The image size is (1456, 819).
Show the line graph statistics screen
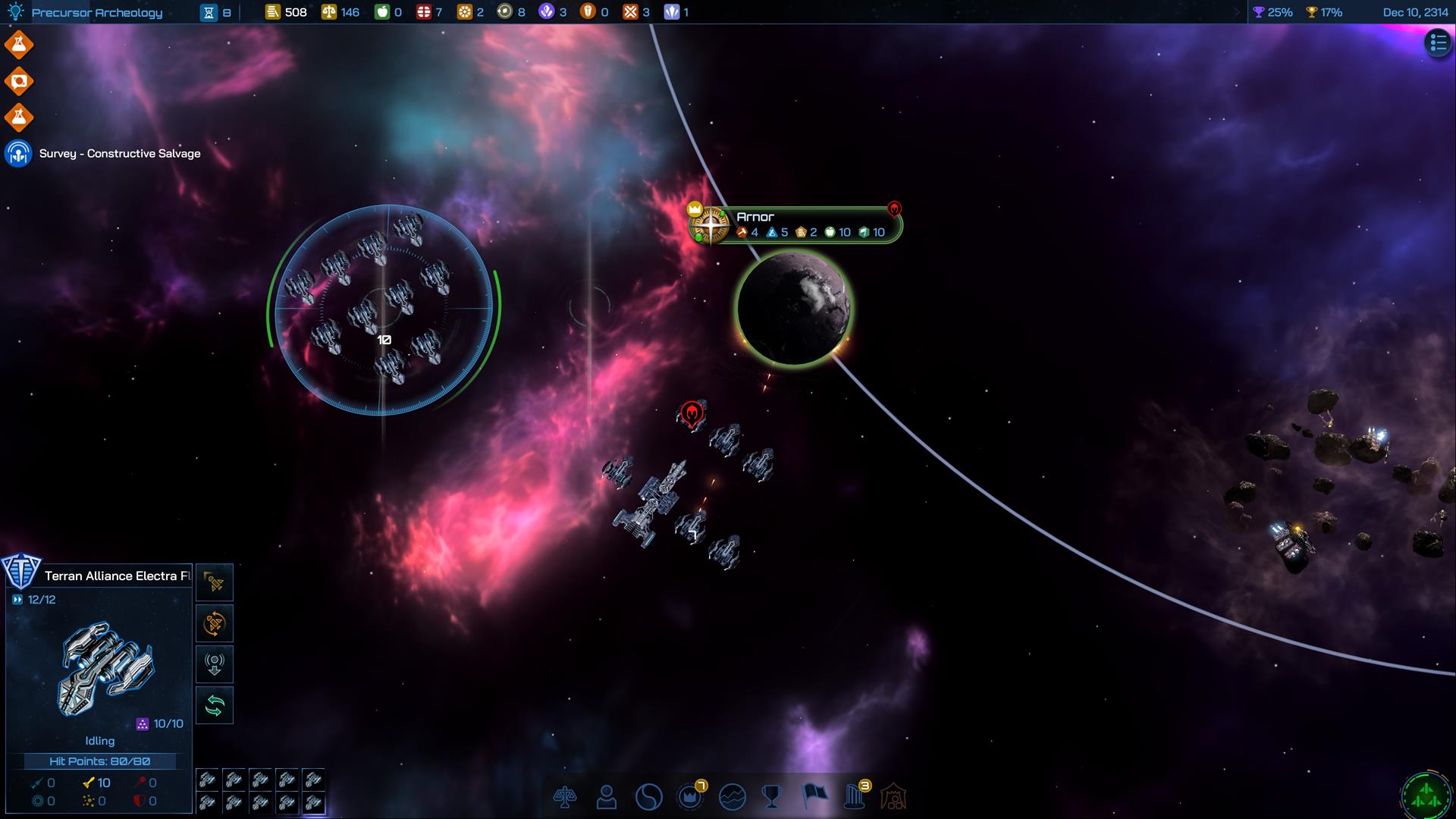coord(732,796)
